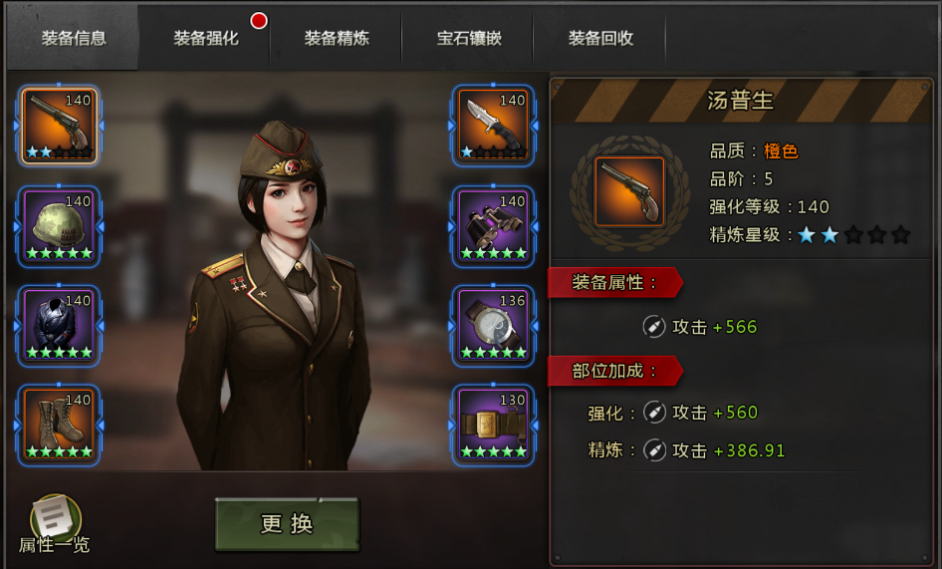942x569 pixels.
Task: Select the revolver weapon equipment slot
Action: (x=59, y=126)
